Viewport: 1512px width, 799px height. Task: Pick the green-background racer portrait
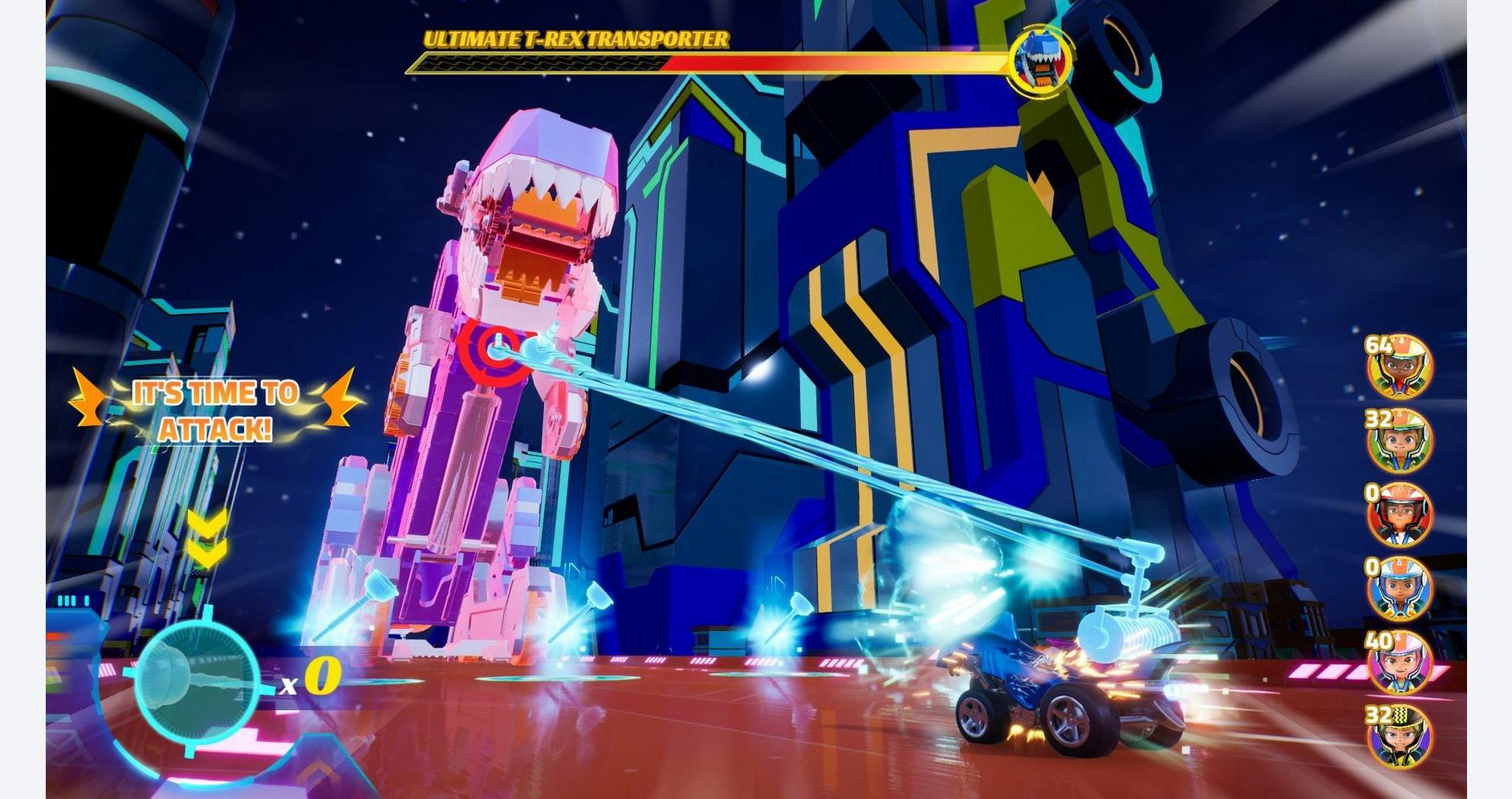(x=1400, y=441)
